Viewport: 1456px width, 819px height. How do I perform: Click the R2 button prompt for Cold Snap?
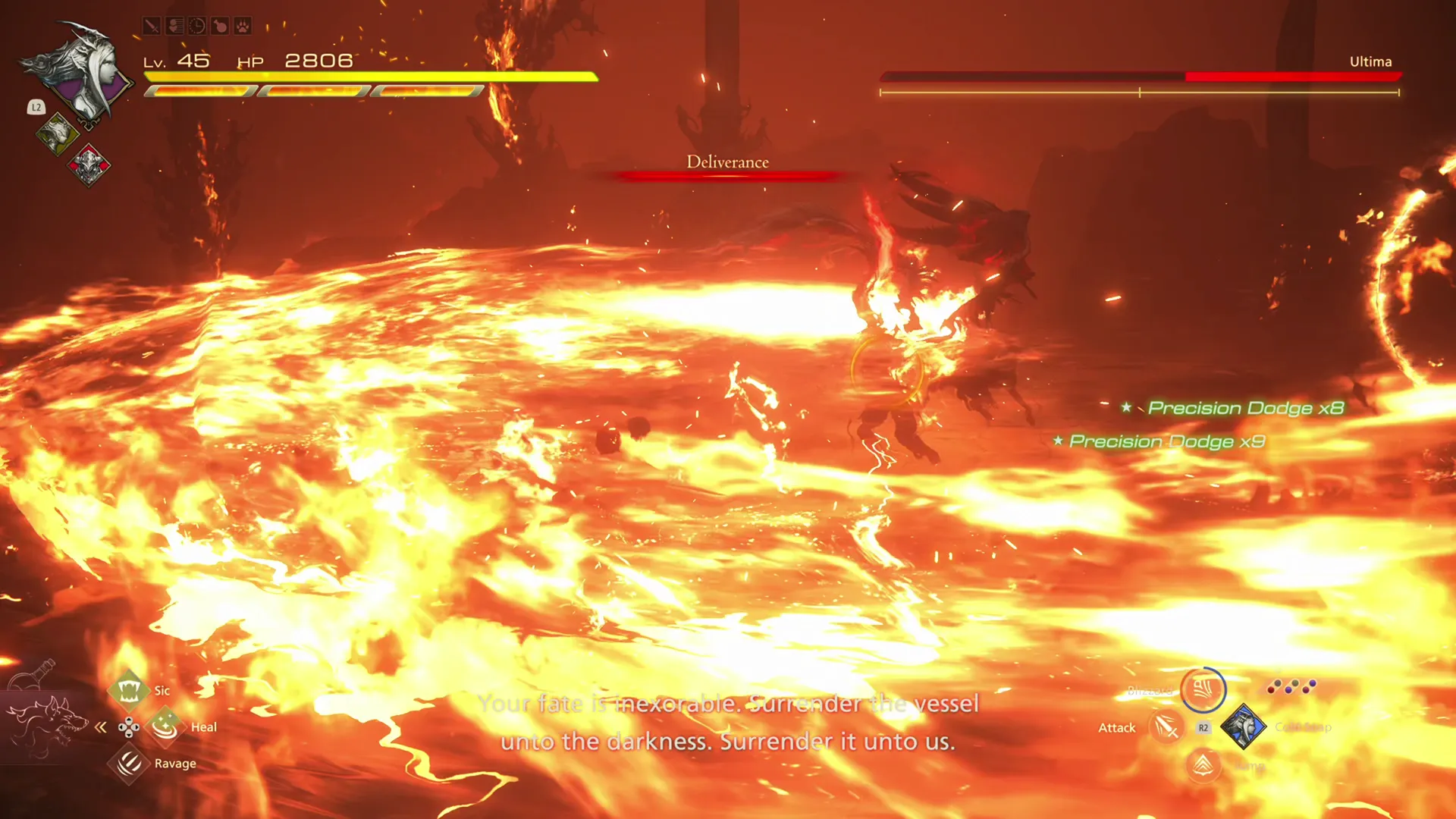[x=1203, y=728]
